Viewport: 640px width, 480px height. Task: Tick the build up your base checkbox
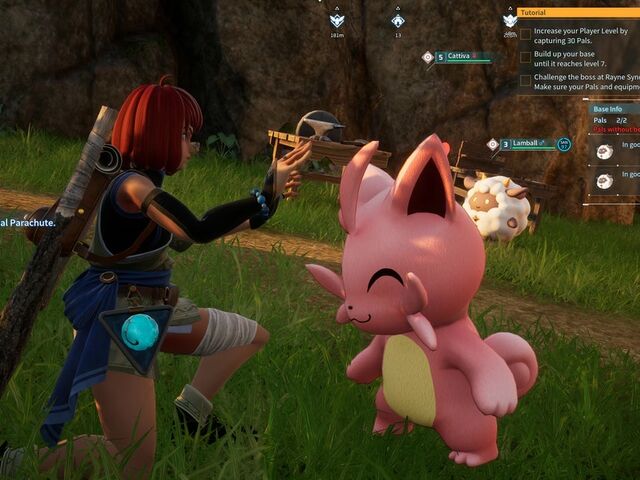[x=525, y=56]
